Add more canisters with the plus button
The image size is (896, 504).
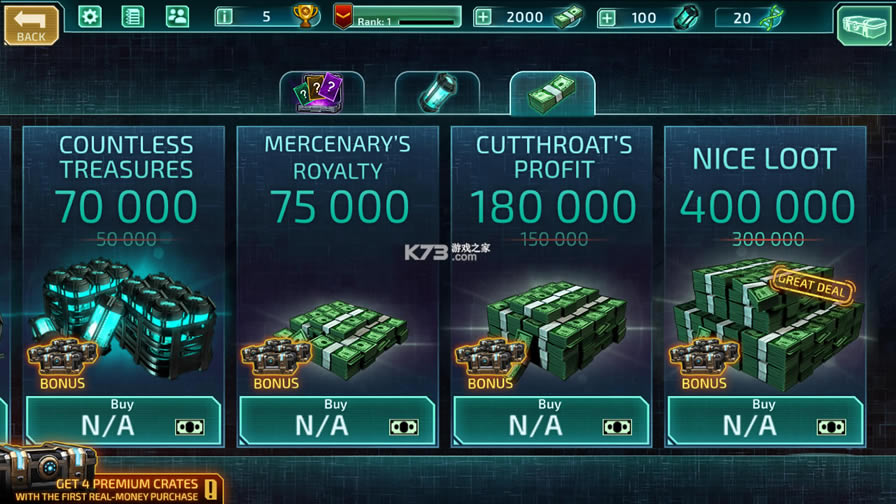[607, 17]
